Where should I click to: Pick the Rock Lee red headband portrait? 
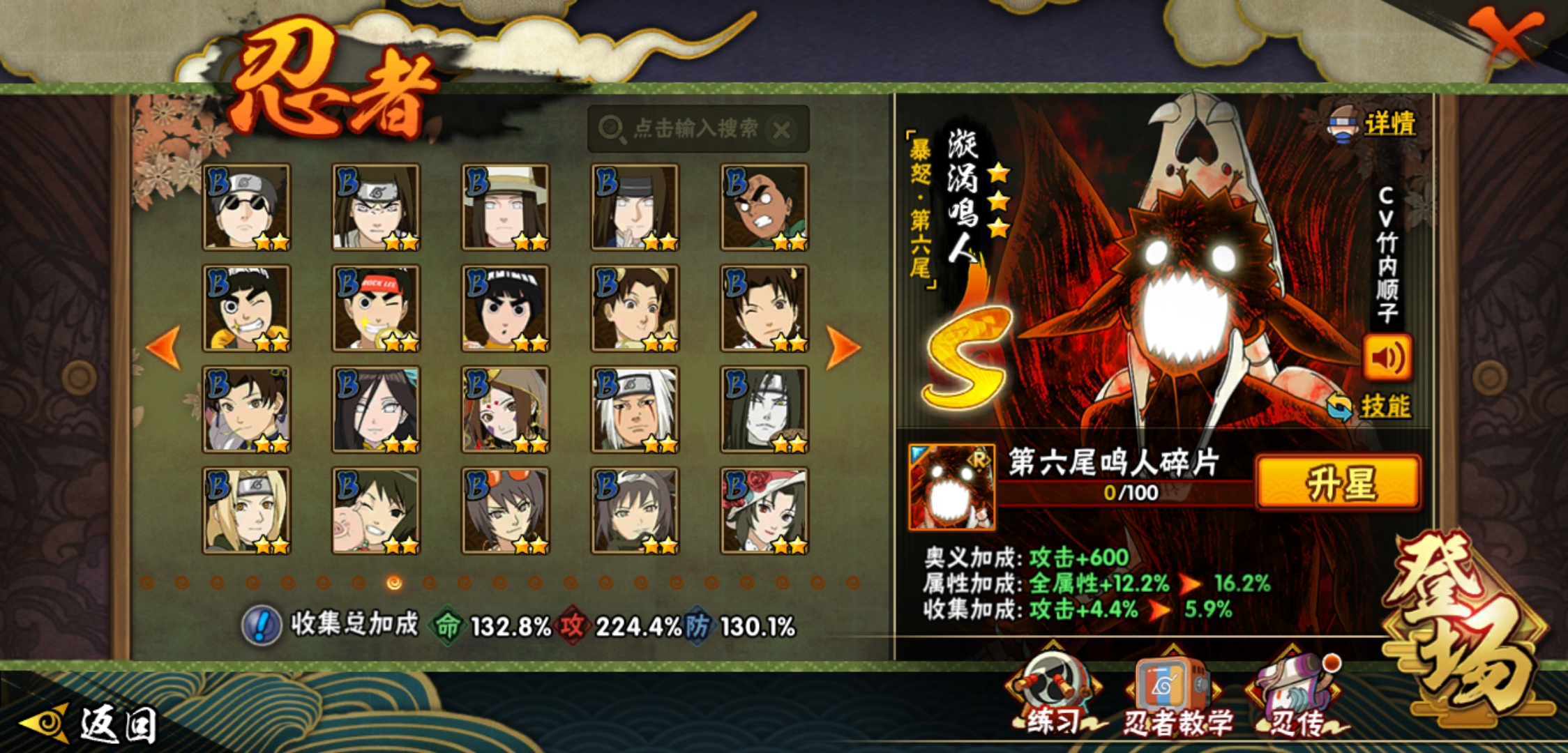coord(376,308)
